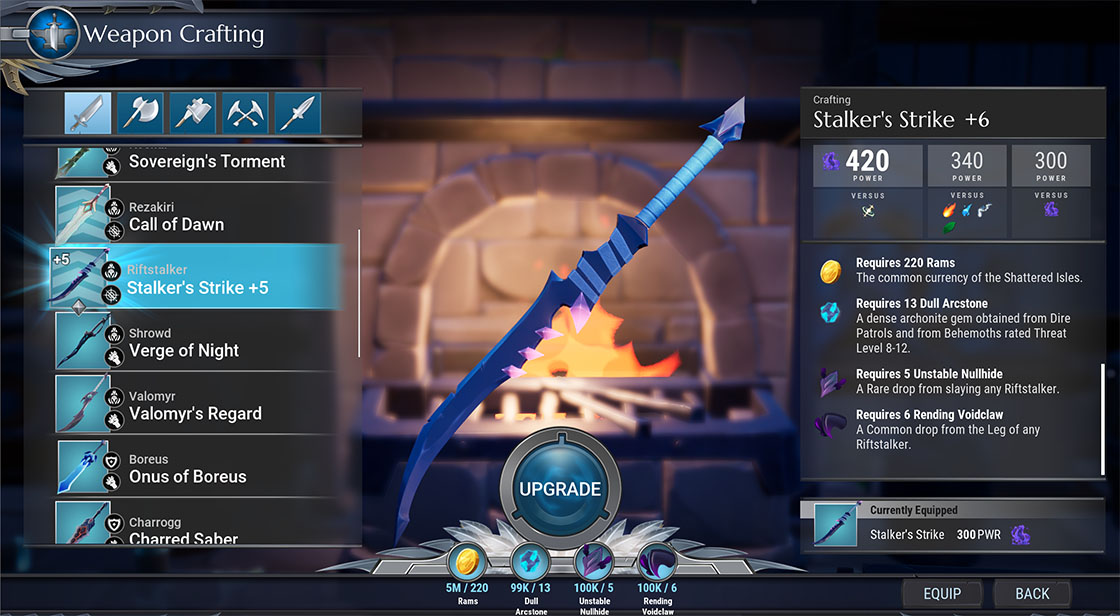
Task: Open the single axe weapon tab
Action: coord(141,113)
